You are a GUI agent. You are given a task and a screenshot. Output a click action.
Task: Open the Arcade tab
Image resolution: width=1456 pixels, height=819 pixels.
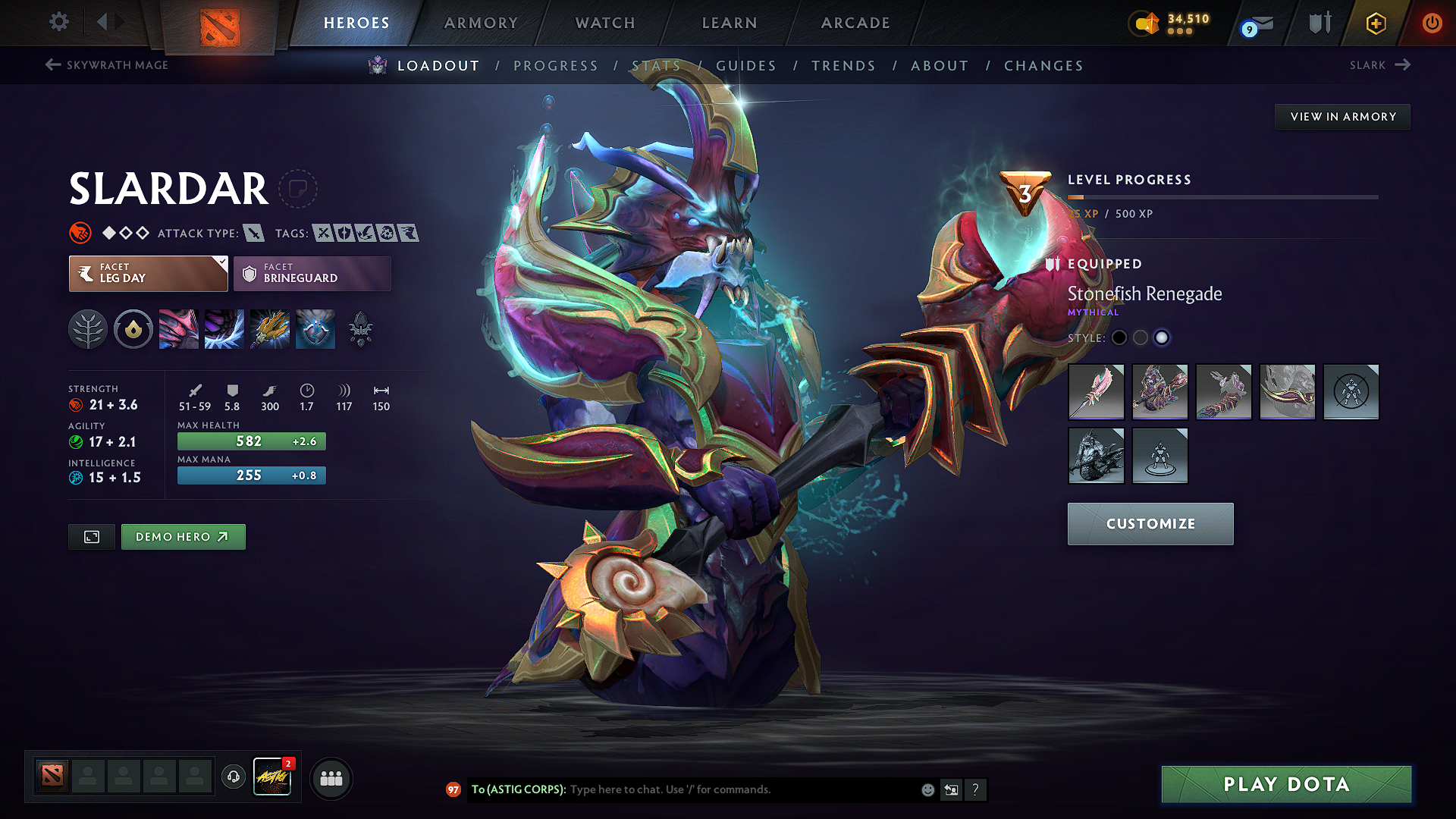tap(855, 23)
